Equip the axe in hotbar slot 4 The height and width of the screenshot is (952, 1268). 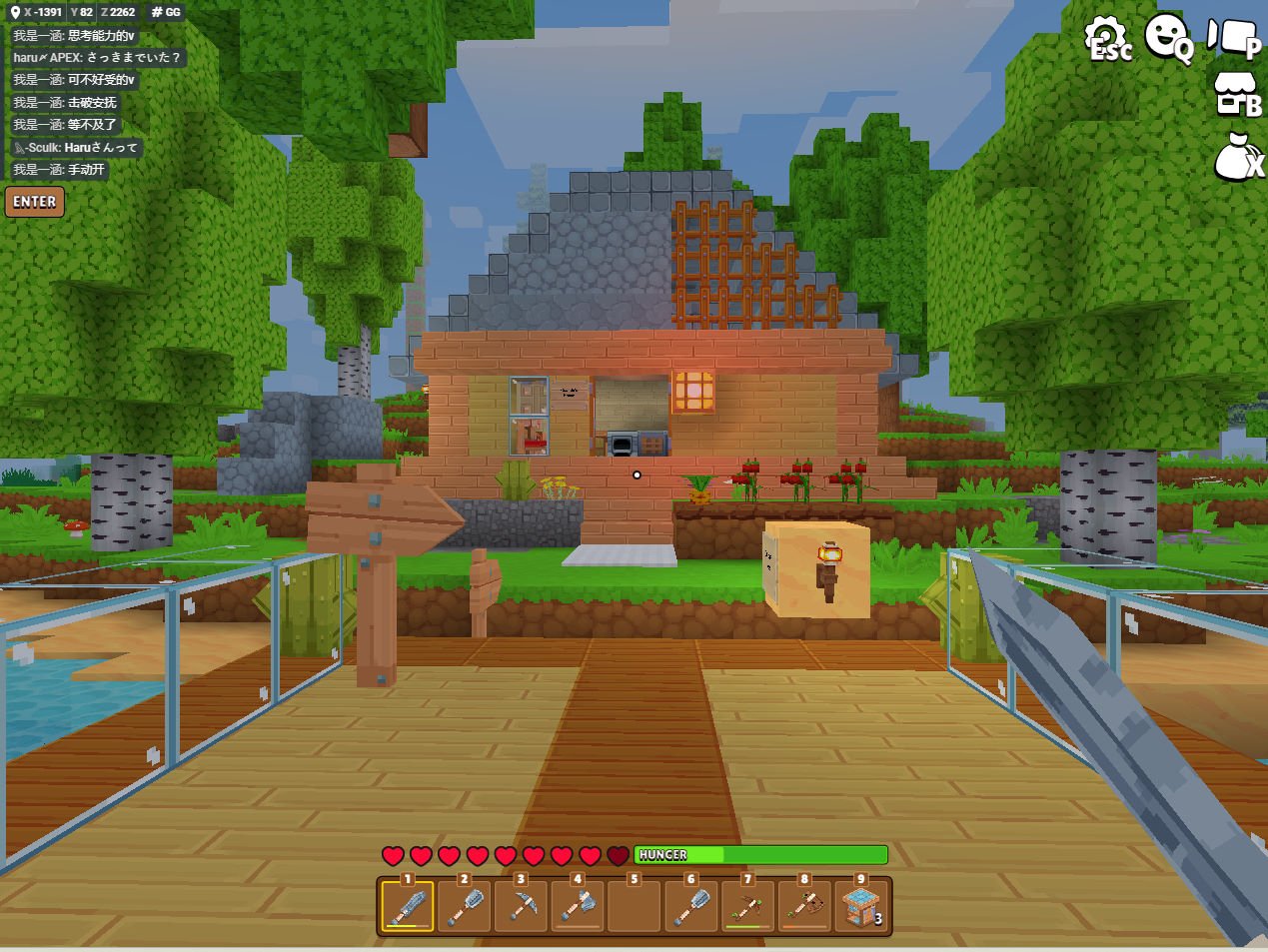(x=578, y=907)
